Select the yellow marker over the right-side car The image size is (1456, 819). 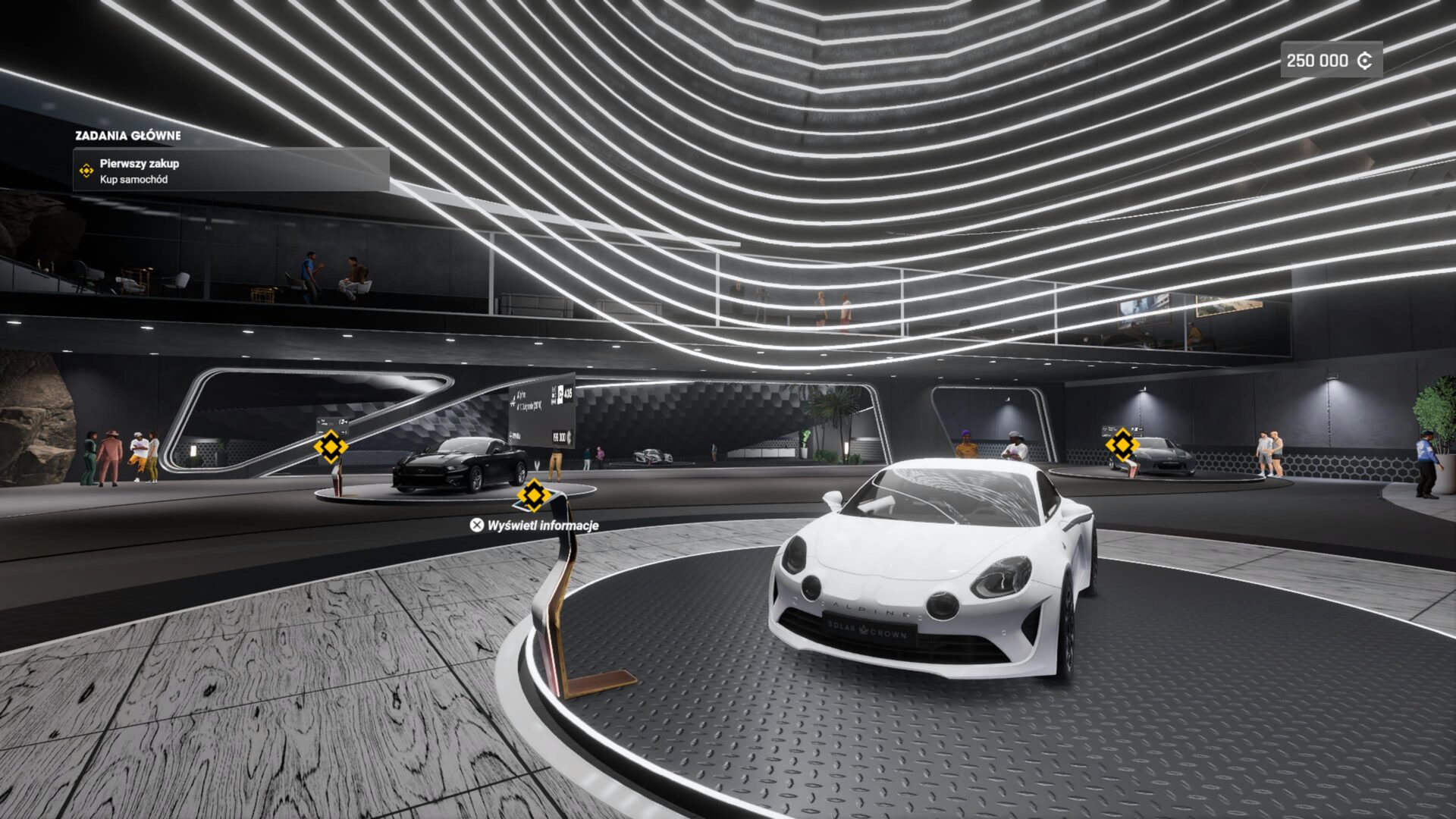click(1122, 444)
